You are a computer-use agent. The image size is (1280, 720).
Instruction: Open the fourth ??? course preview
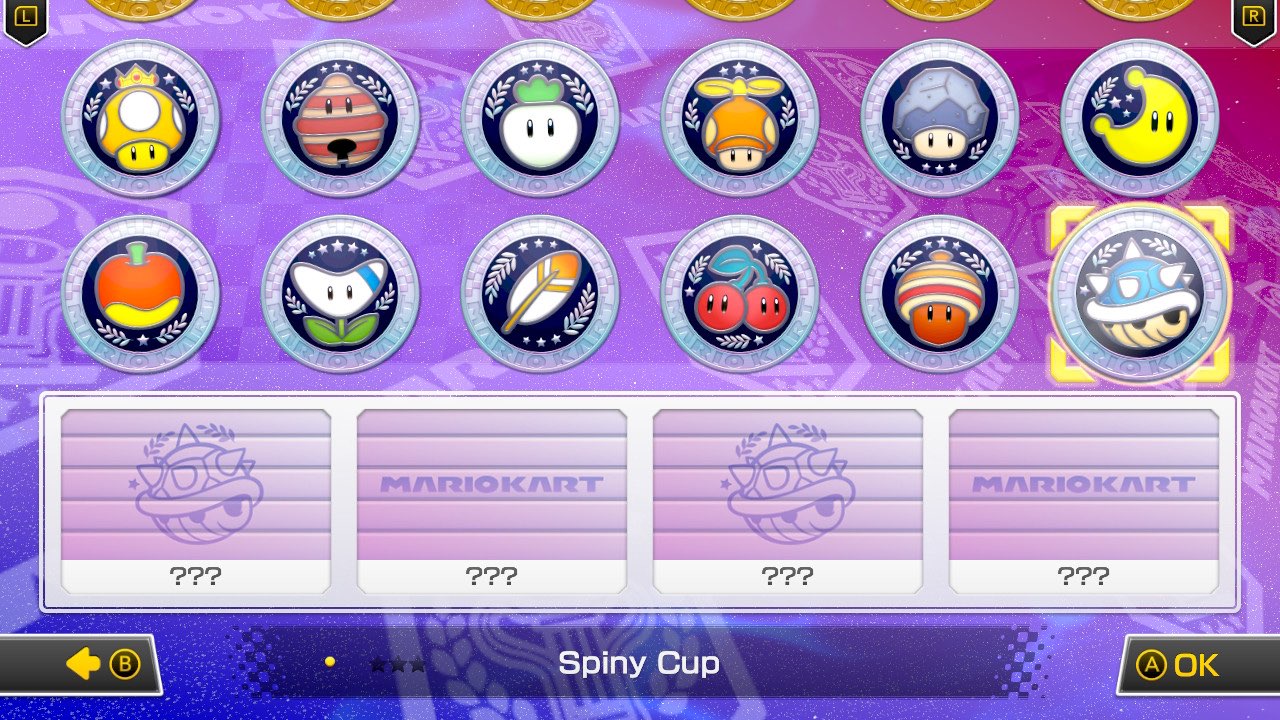(1086, 497)
